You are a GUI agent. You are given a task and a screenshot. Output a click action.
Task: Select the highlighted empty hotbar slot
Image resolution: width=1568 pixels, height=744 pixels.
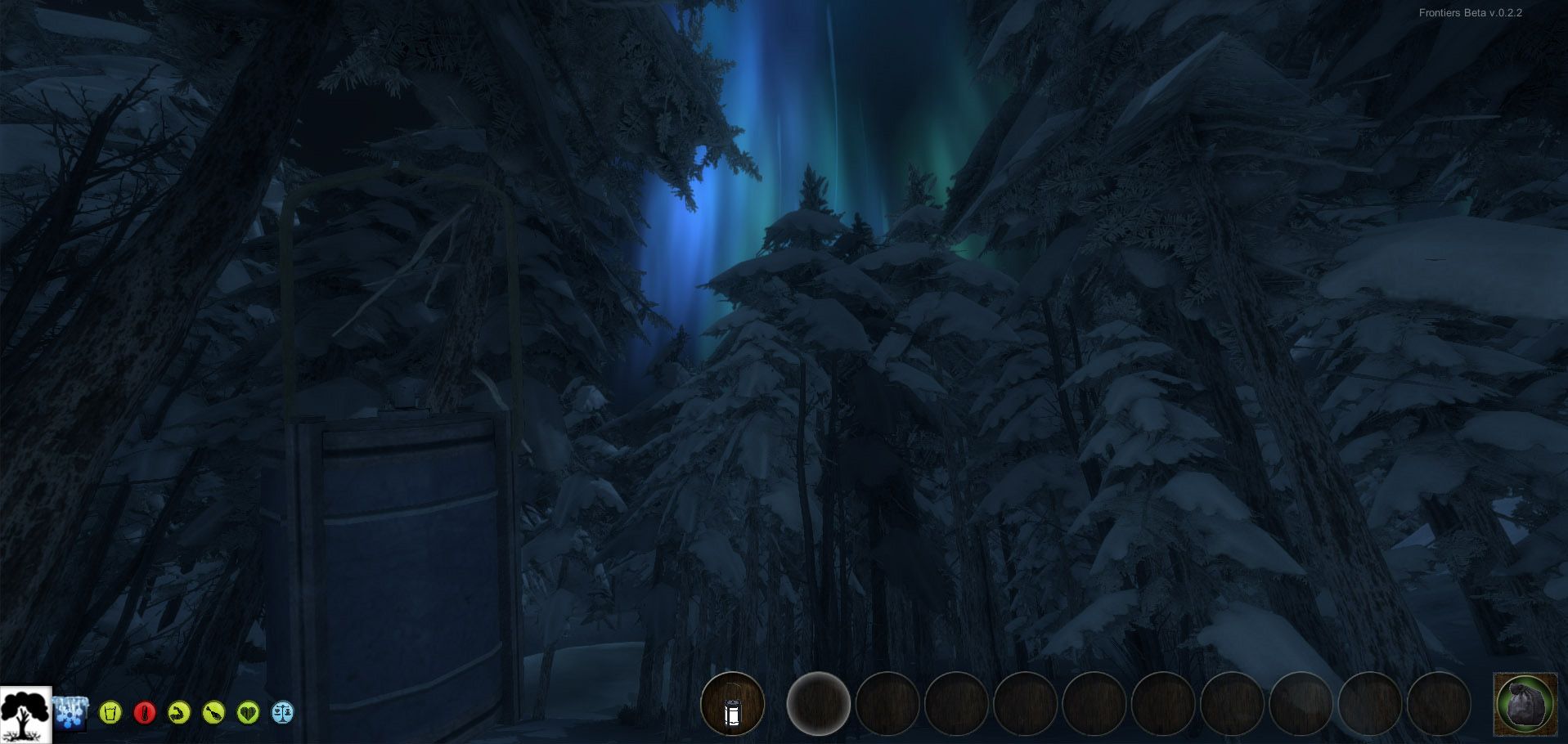pos(818,704)
